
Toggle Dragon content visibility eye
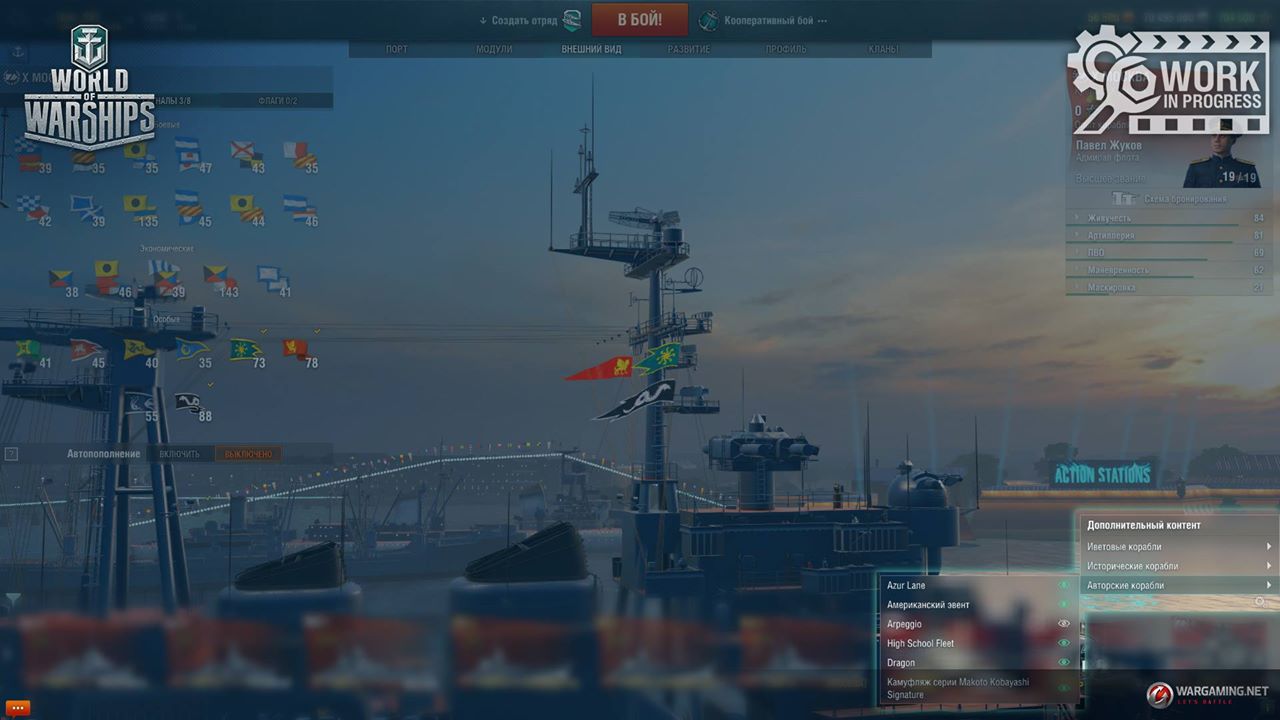point(1064,662)
